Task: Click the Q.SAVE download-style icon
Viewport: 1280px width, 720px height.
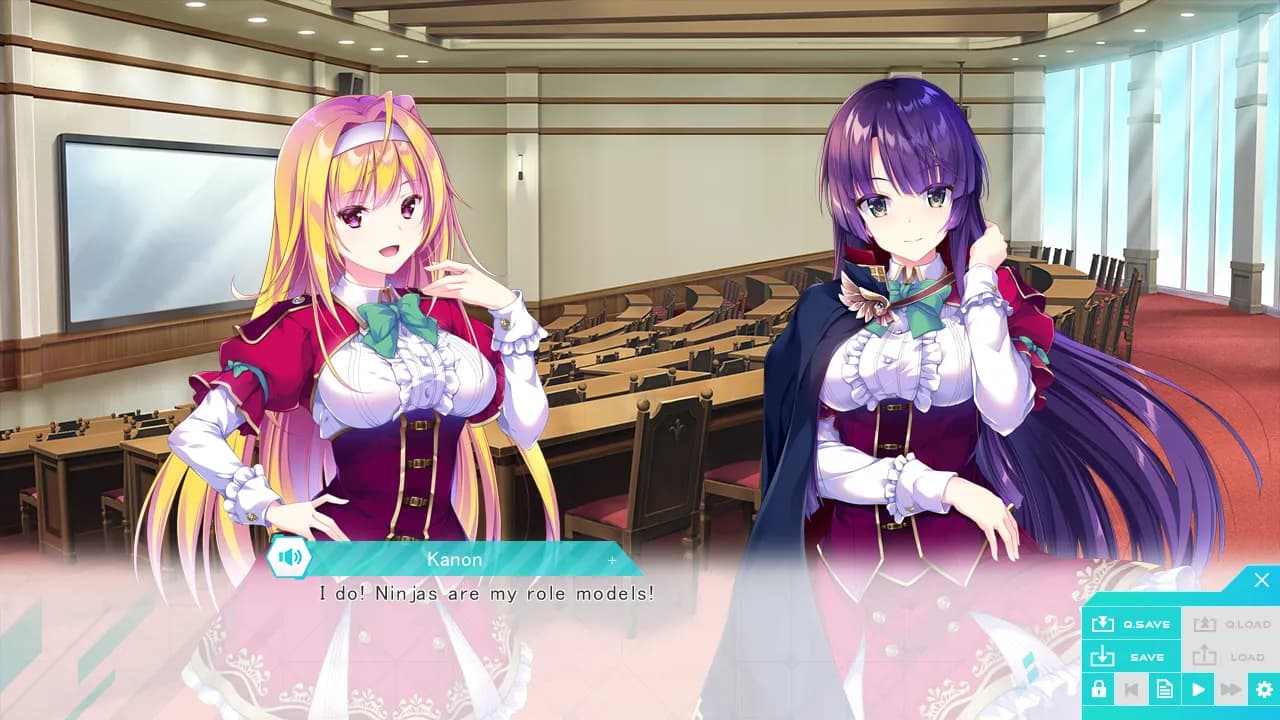Action: click(x=1103, y=624)
